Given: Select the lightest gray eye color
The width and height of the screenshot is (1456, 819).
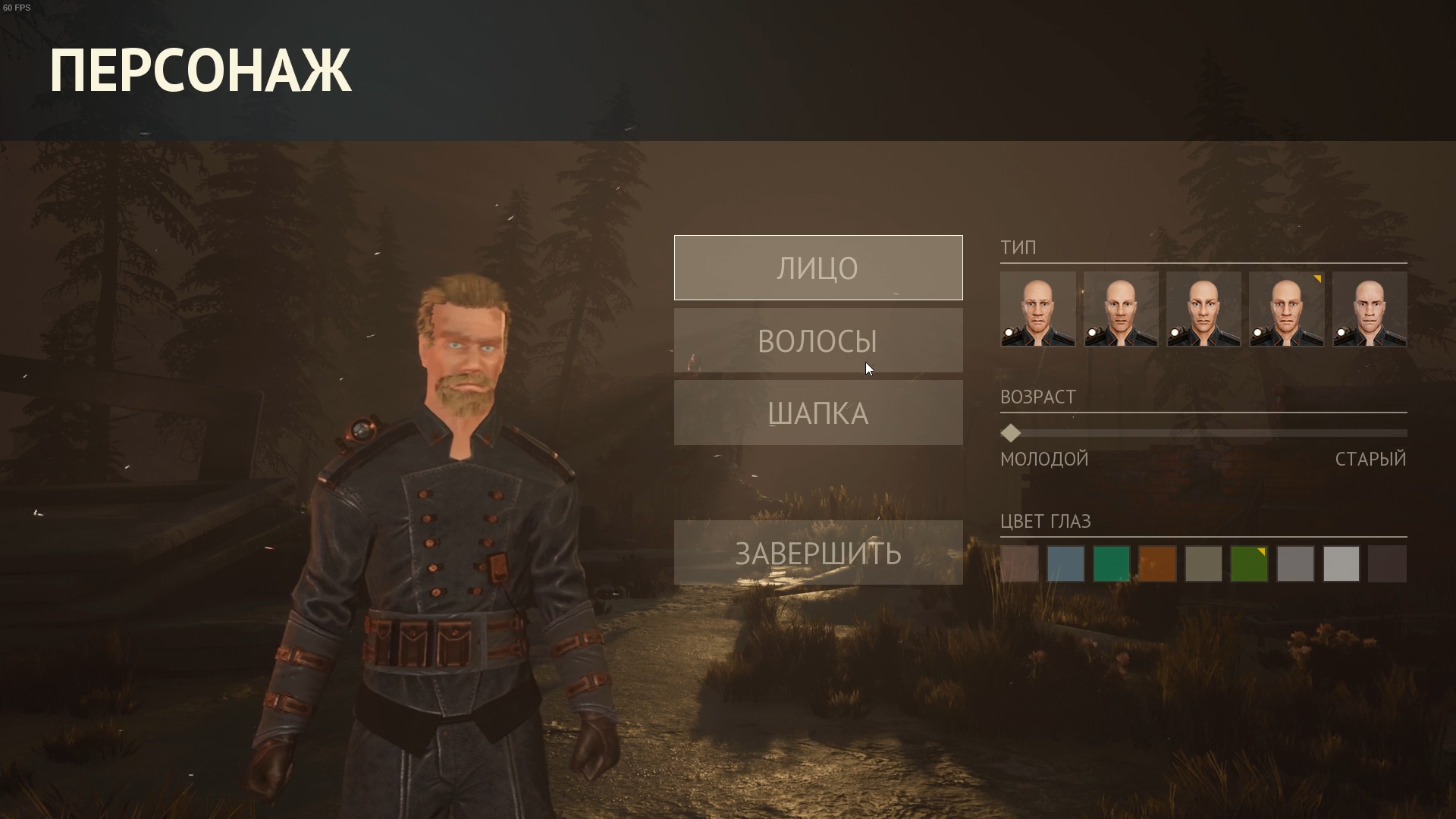Looking at the screenshot, I should pos(1341,564).
